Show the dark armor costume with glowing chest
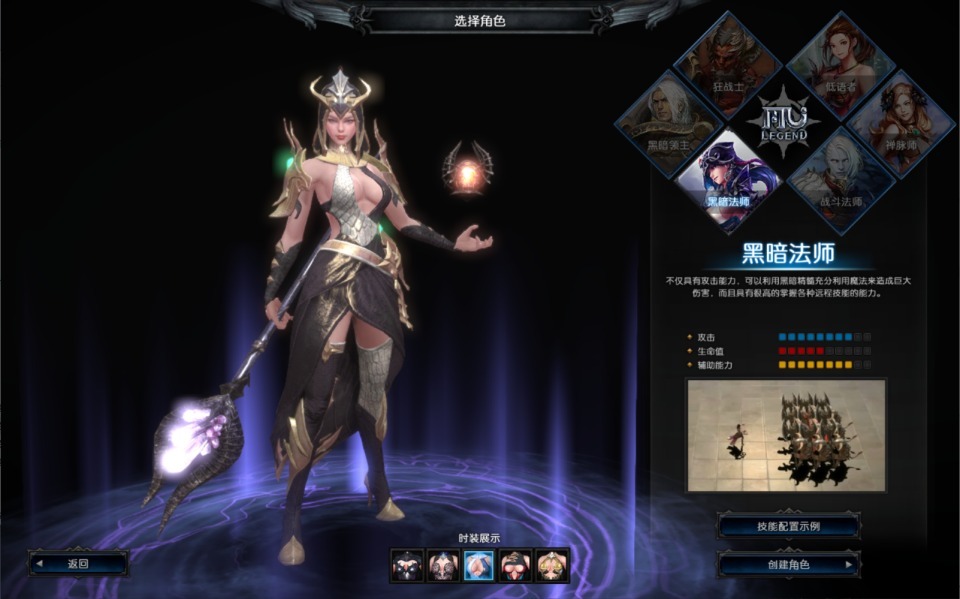960x599 pixels. coord(408,566)
